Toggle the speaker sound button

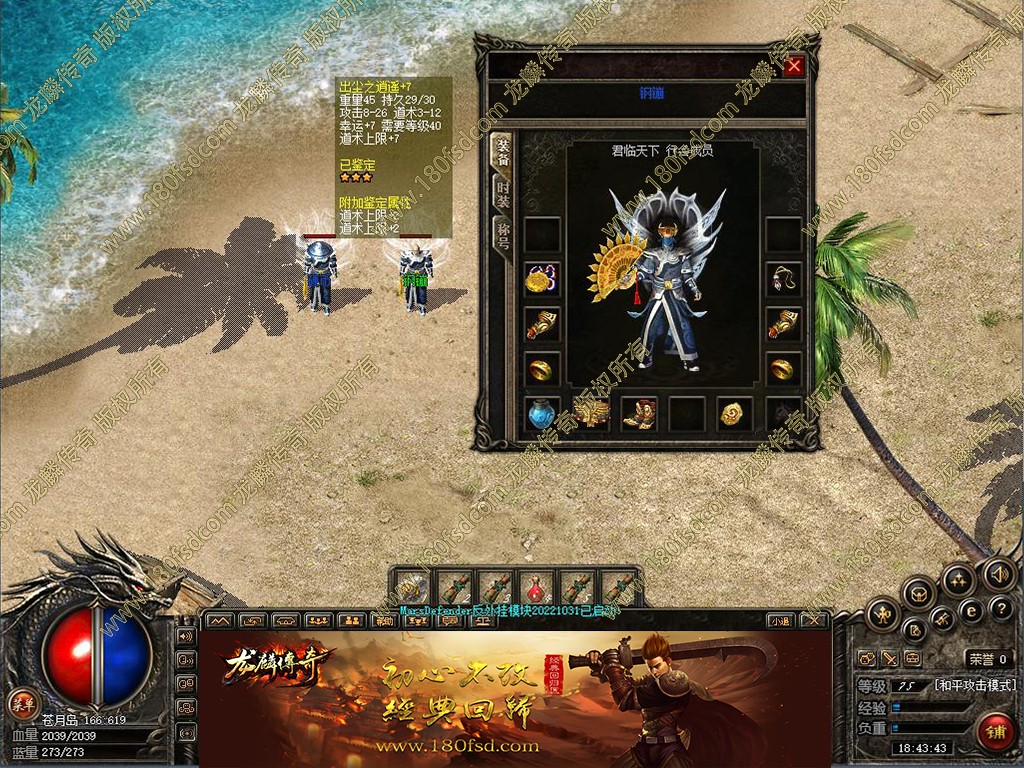[997, 575]
